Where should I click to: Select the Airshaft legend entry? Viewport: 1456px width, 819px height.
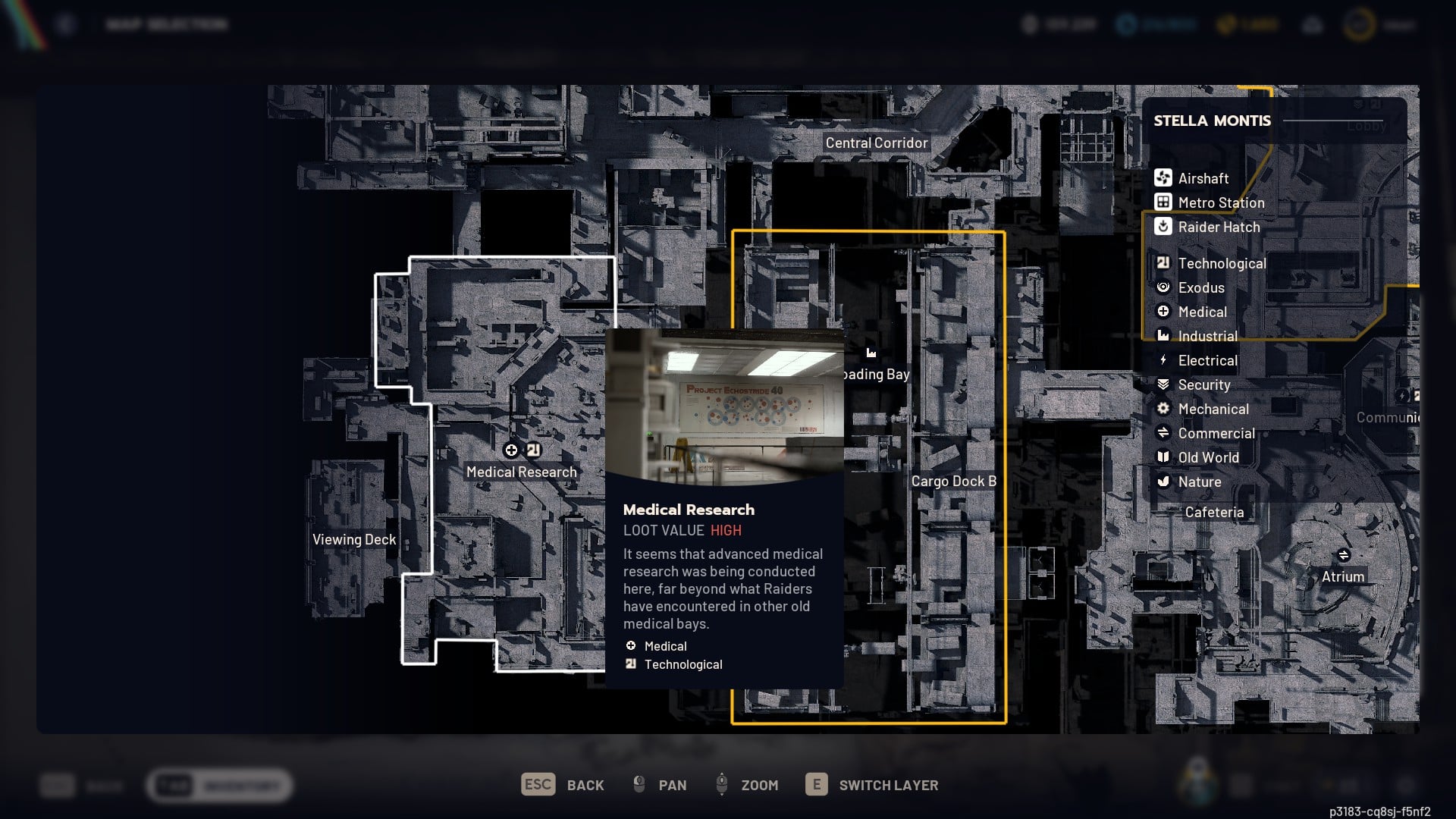1203,178
